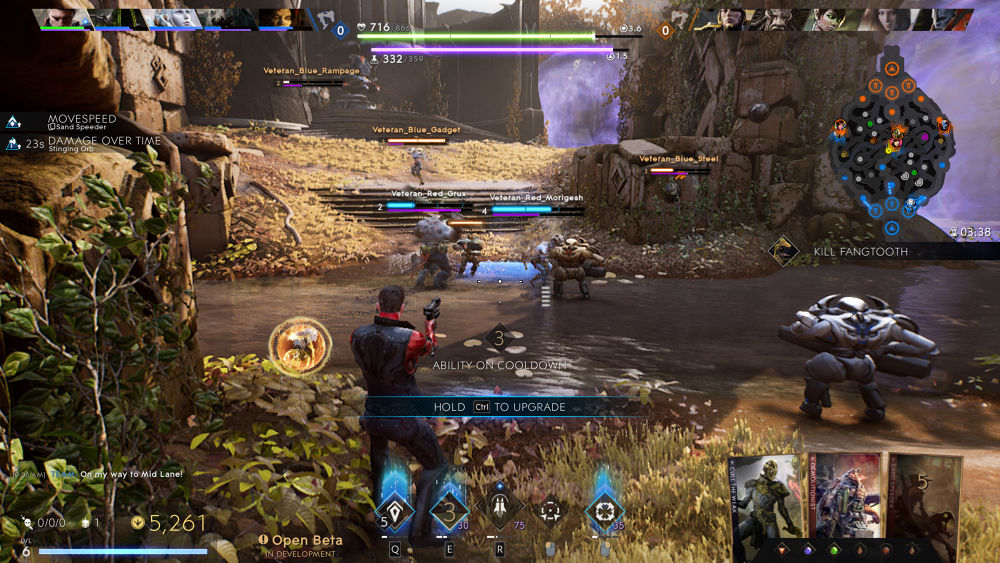Select the E ability on cooldown

tap(449, 510)
